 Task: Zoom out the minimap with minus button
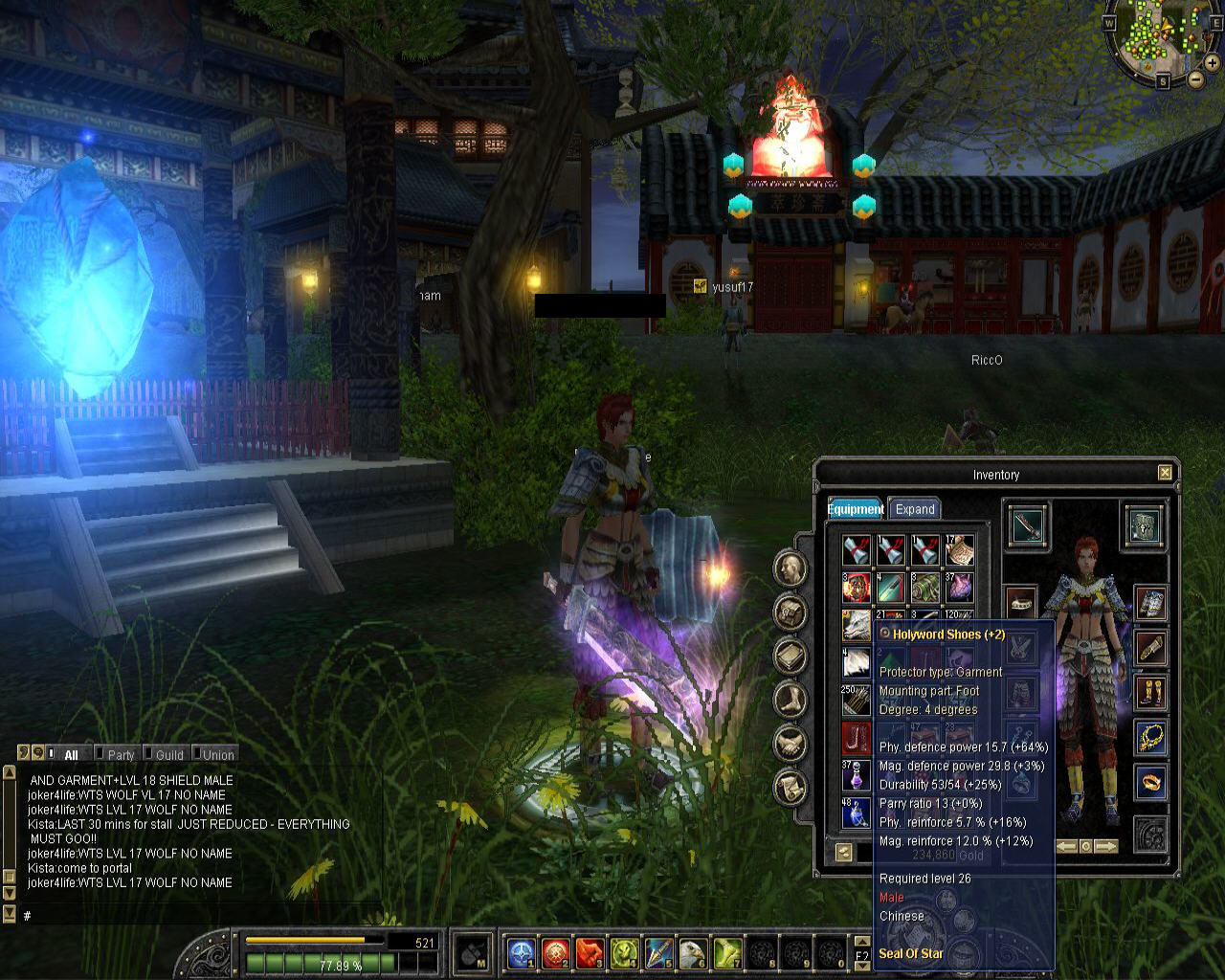click(x=1196, y=78)
